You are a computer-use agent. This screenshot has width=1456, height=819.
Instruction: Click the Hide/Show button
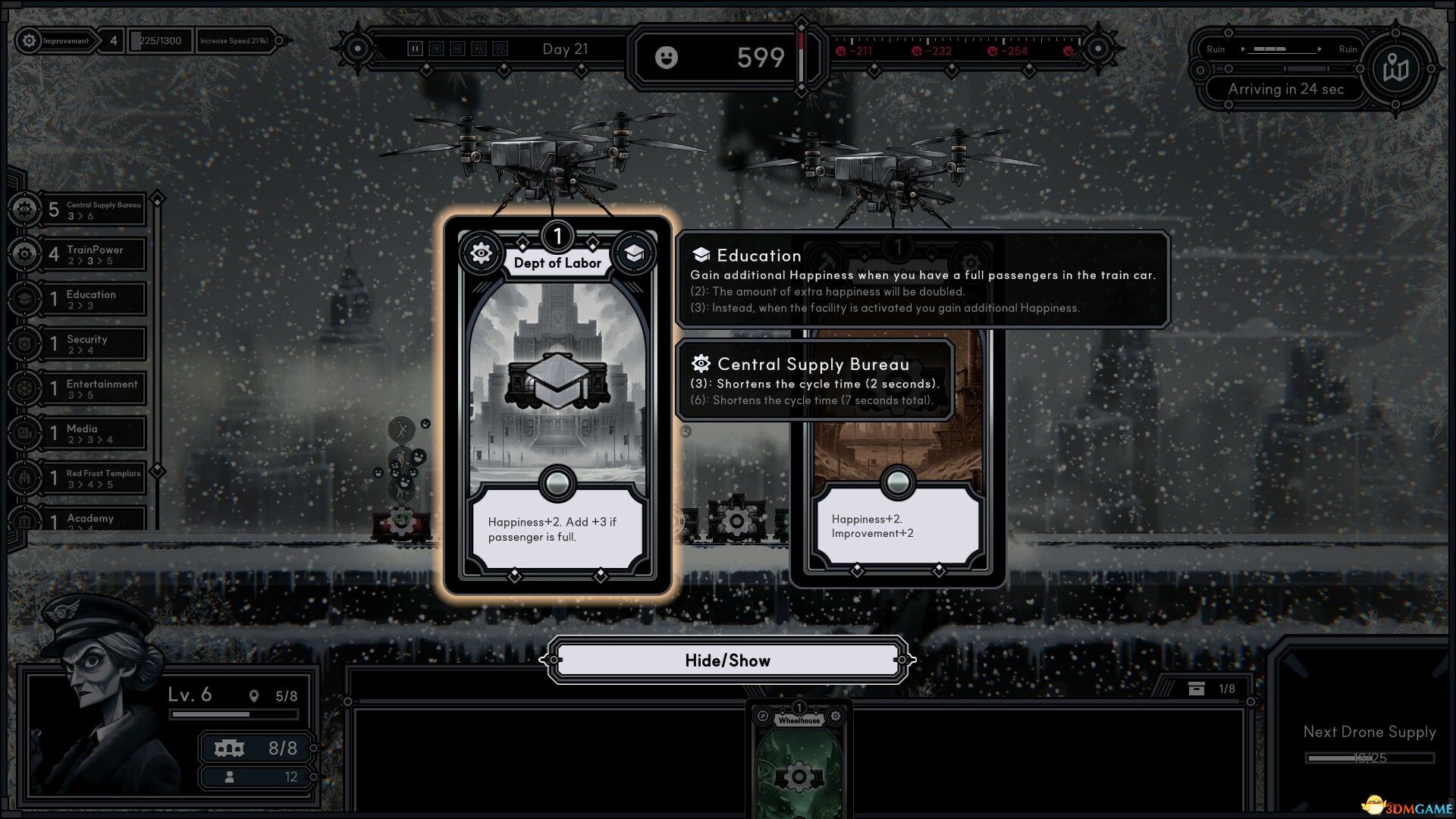(x=727, y=661)
